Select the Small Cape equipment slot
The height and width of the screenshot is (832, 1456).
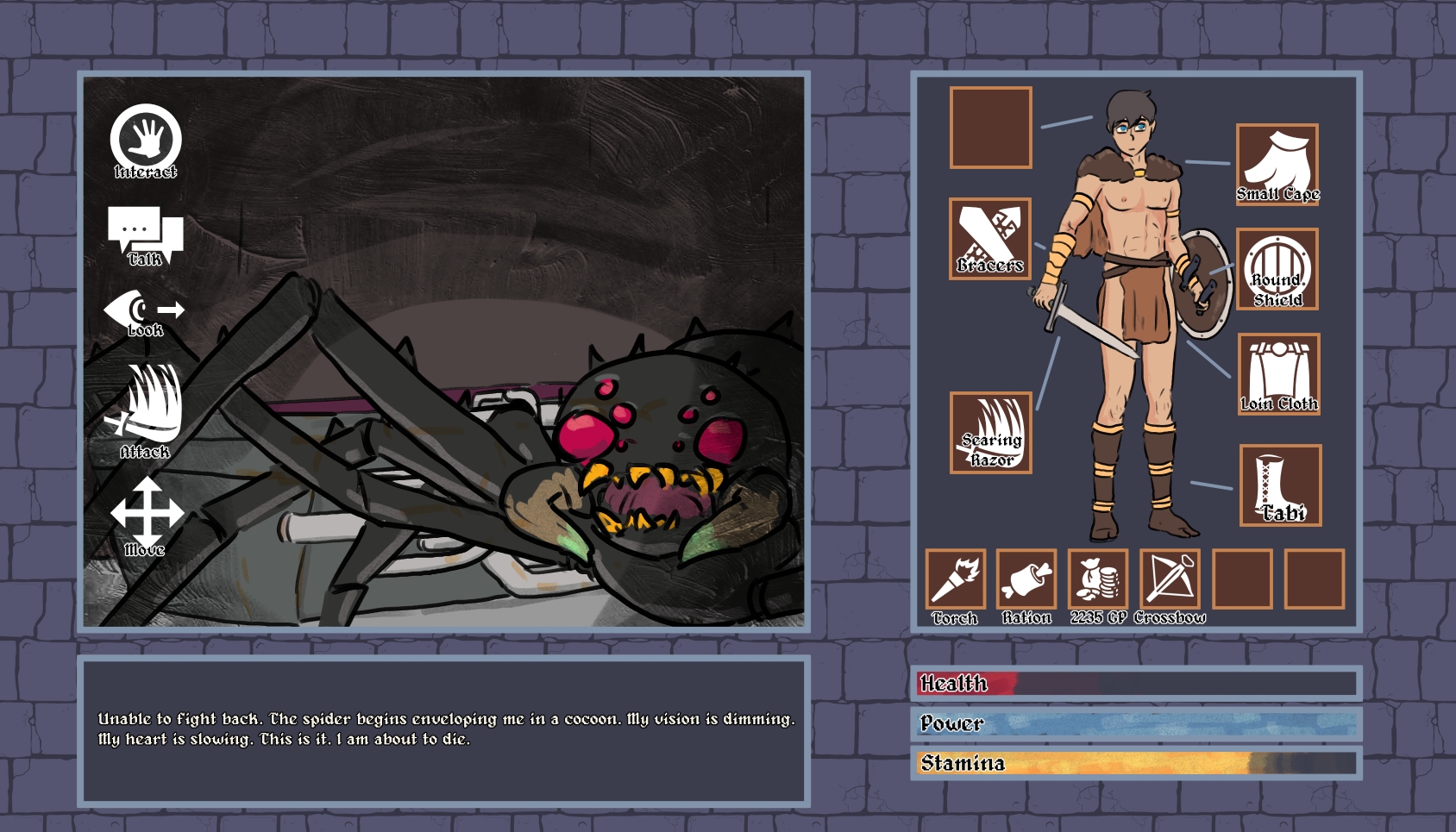tap(1277, 164)
